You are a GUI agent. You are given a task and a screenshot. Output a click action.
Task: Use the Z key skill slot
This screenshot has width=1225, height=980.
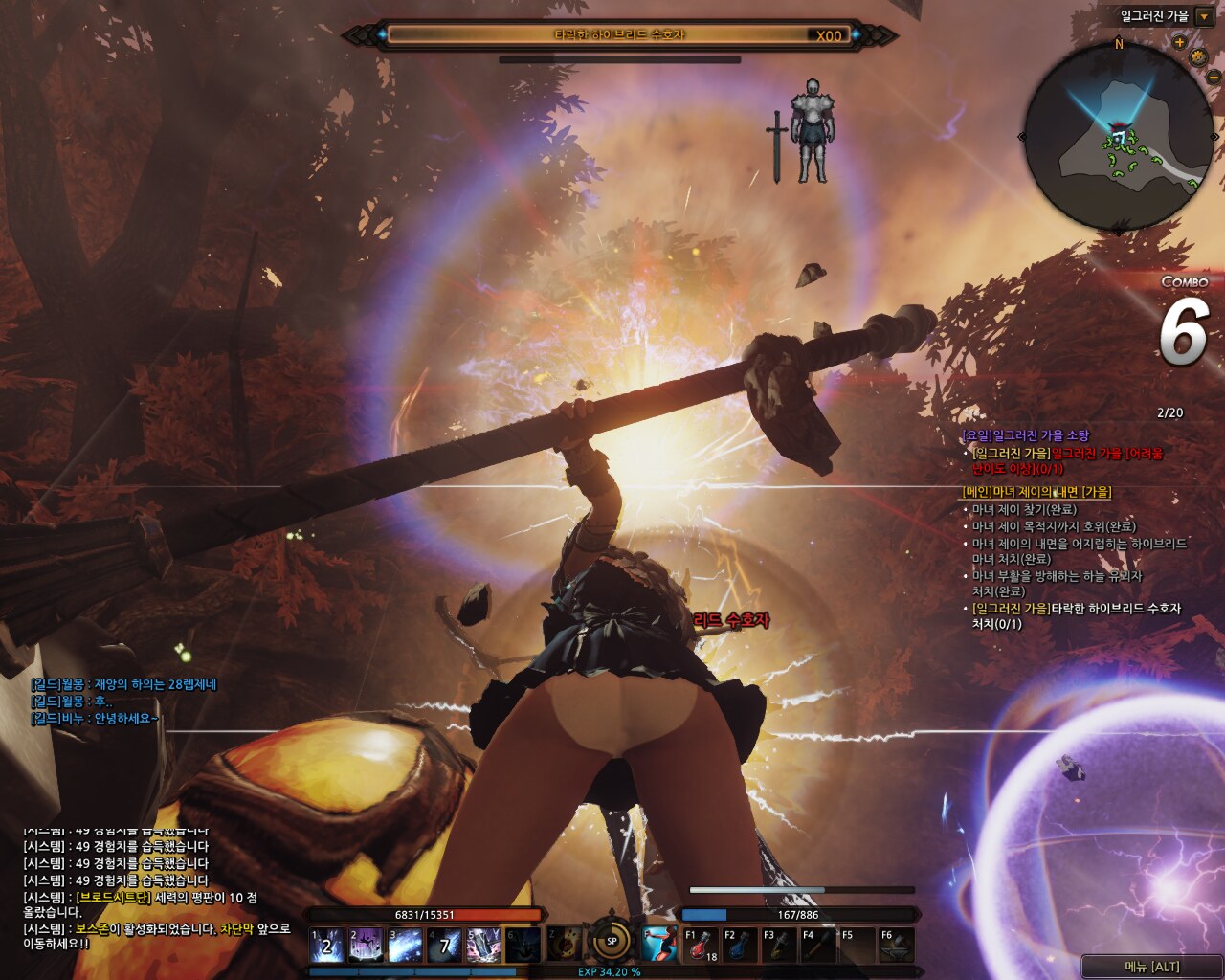pyautogui.click(x=565, y=945)
